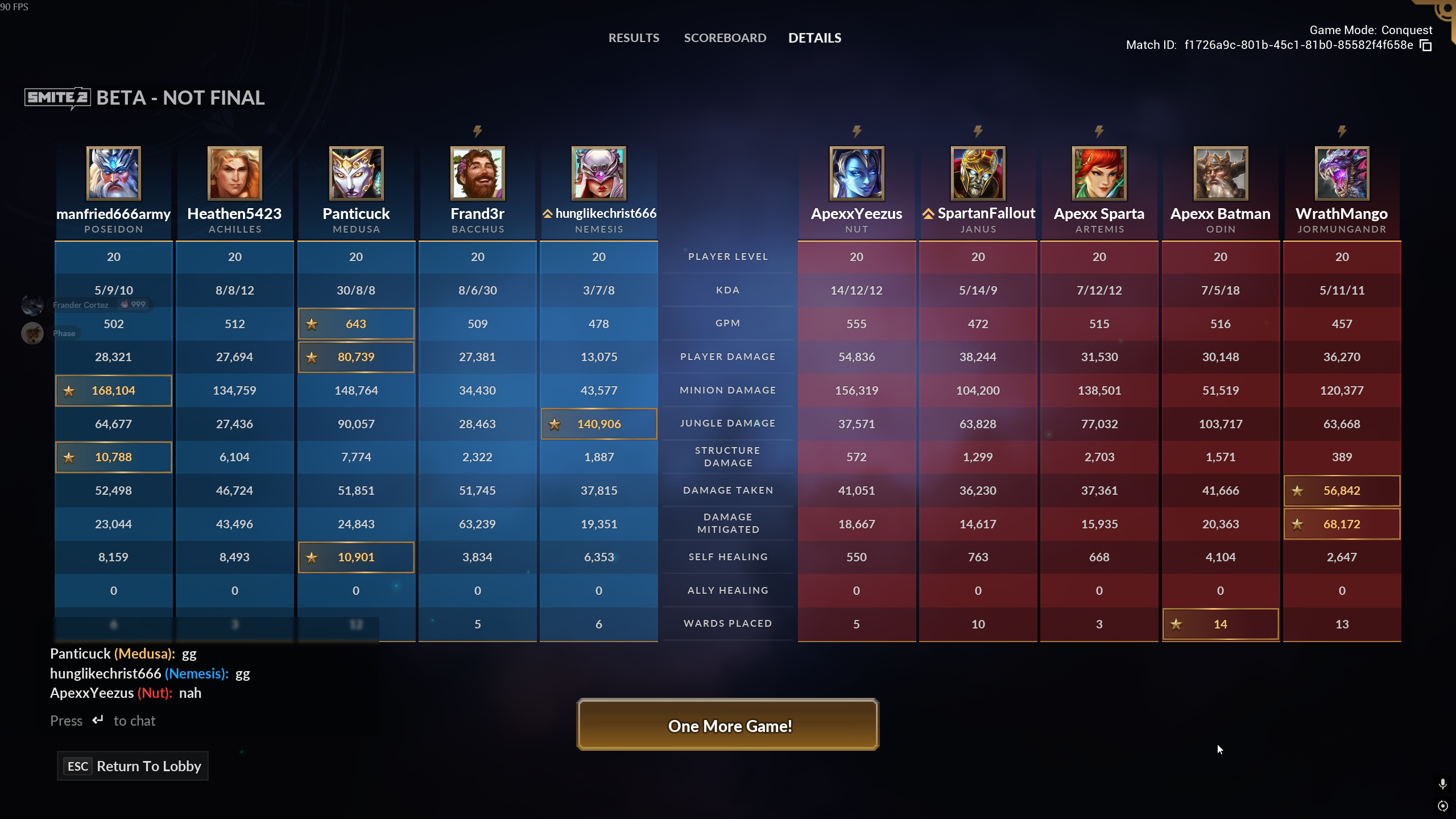View ApexxYeezus's Nut portrait

pos(857,173)
